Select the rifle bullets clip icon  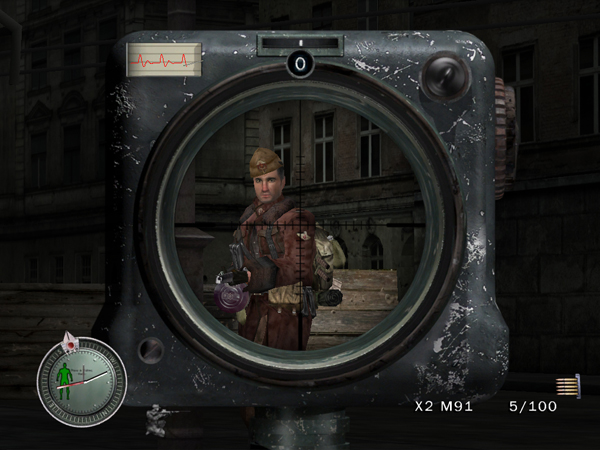(569, 386)
